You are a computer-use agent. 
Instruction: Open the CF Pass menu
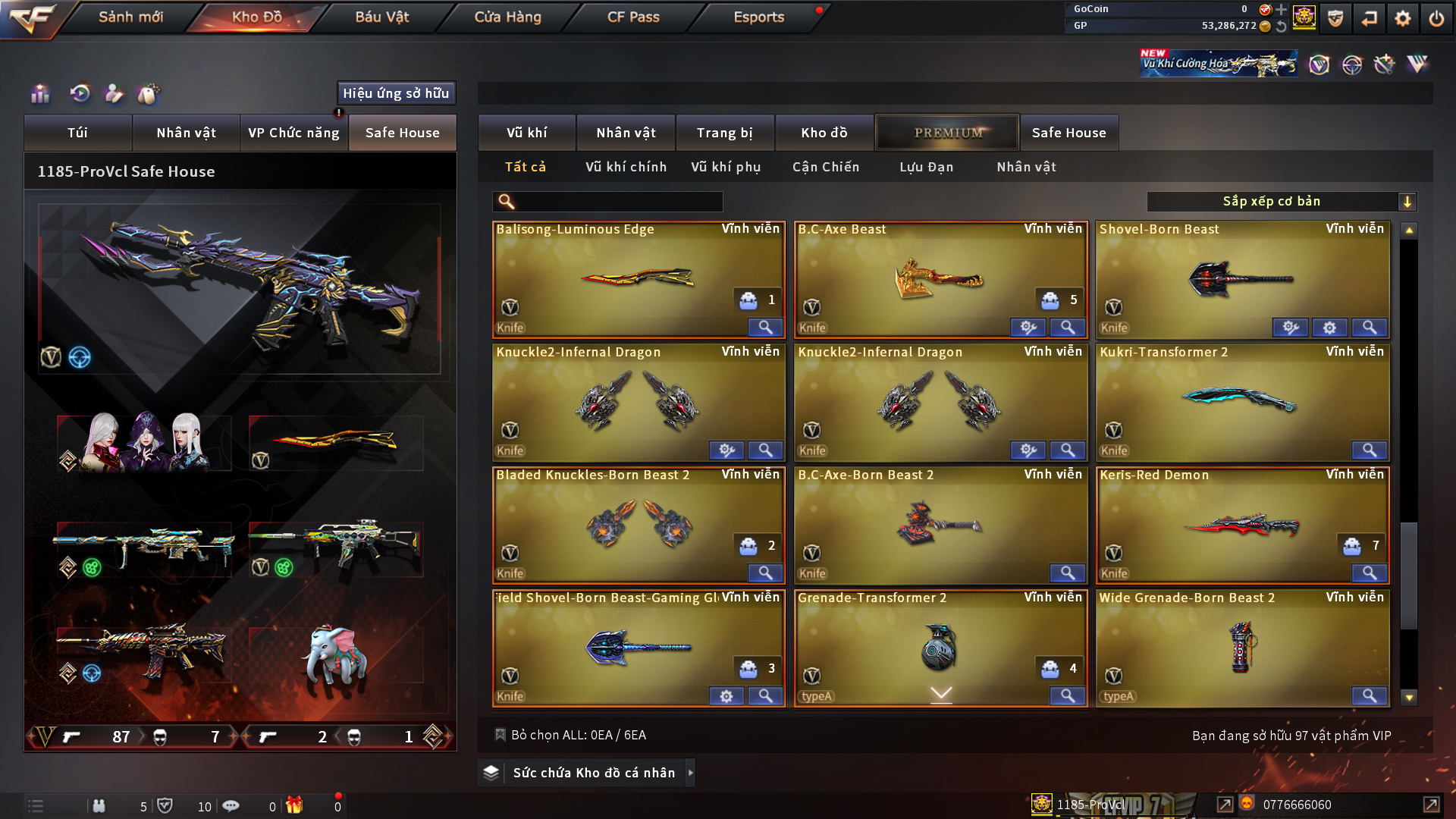[633, 17]
